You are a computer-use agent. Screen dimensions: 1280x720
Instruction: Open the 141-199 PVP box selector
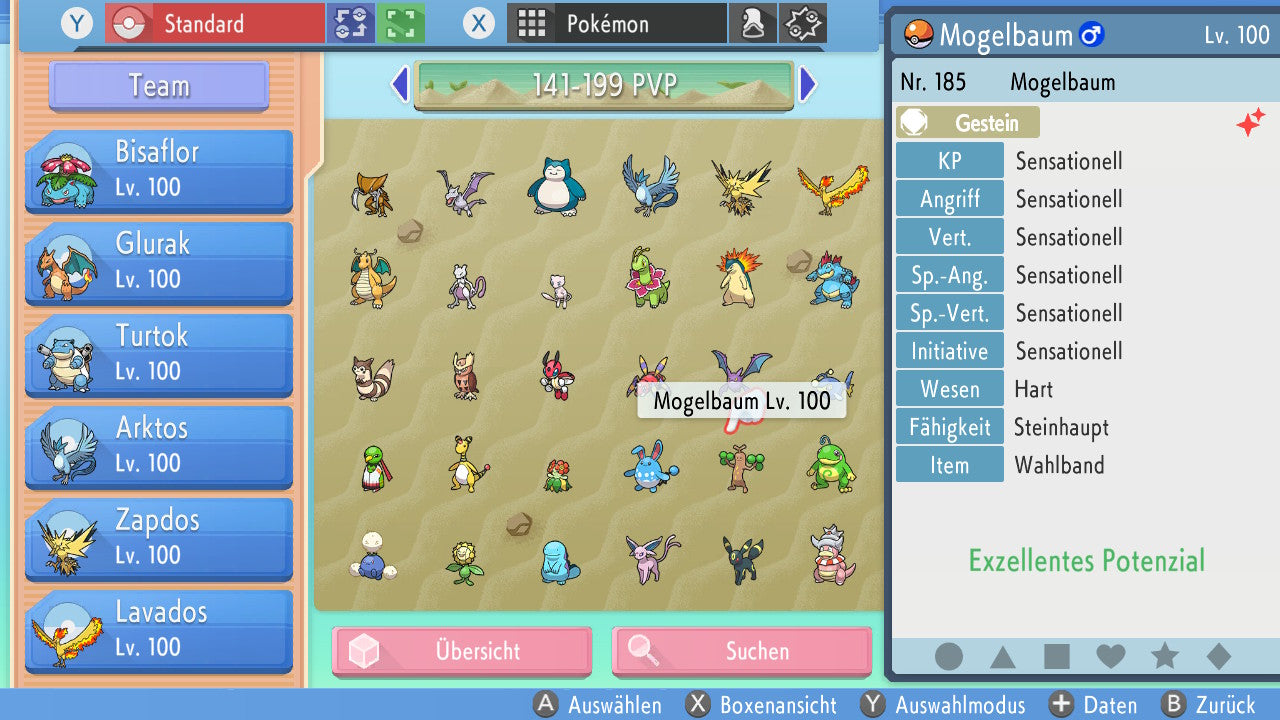click(x=605, y=85)
